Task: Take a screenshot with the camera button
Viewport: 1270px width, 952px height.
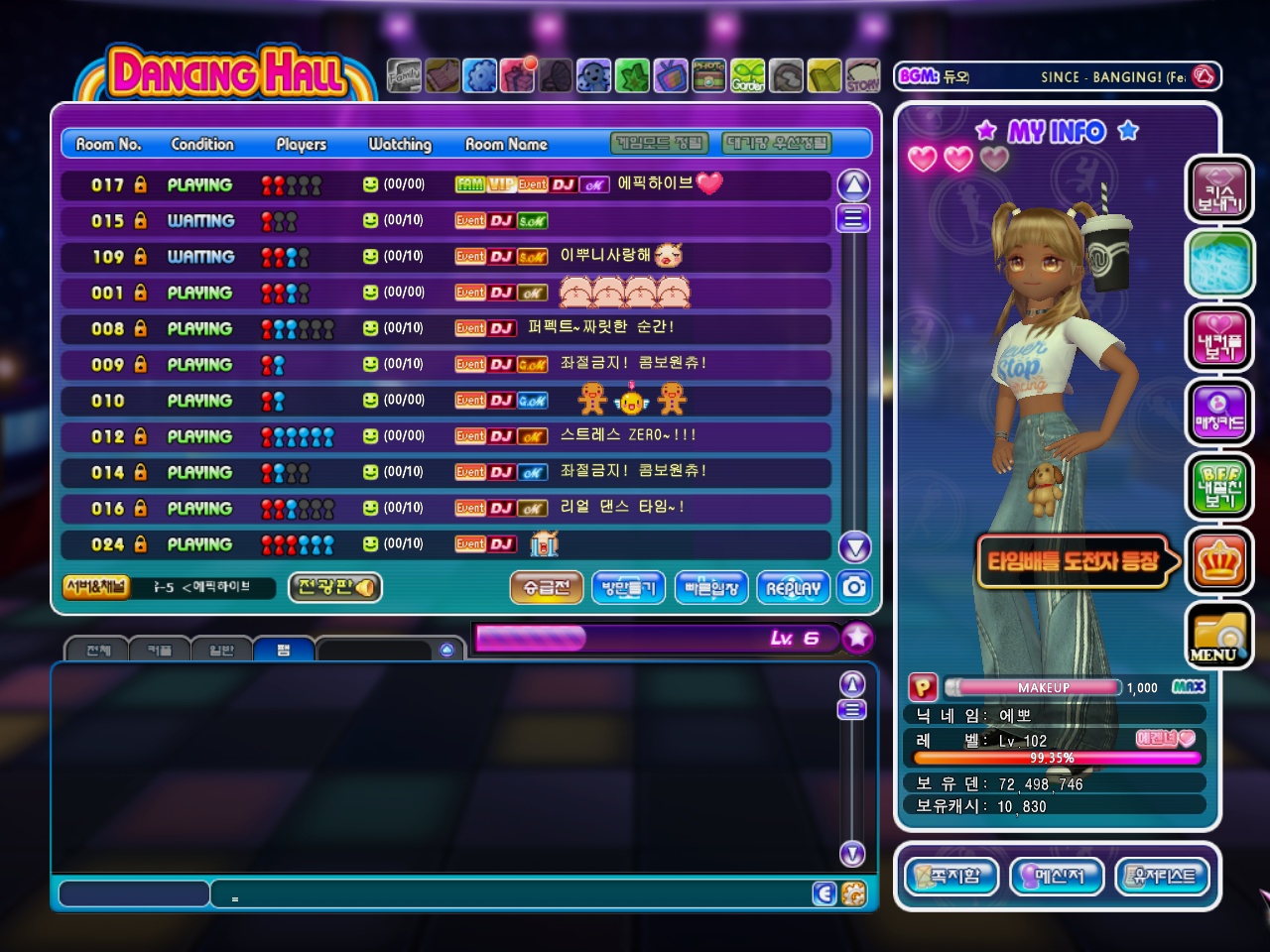Action: (853, 587)
